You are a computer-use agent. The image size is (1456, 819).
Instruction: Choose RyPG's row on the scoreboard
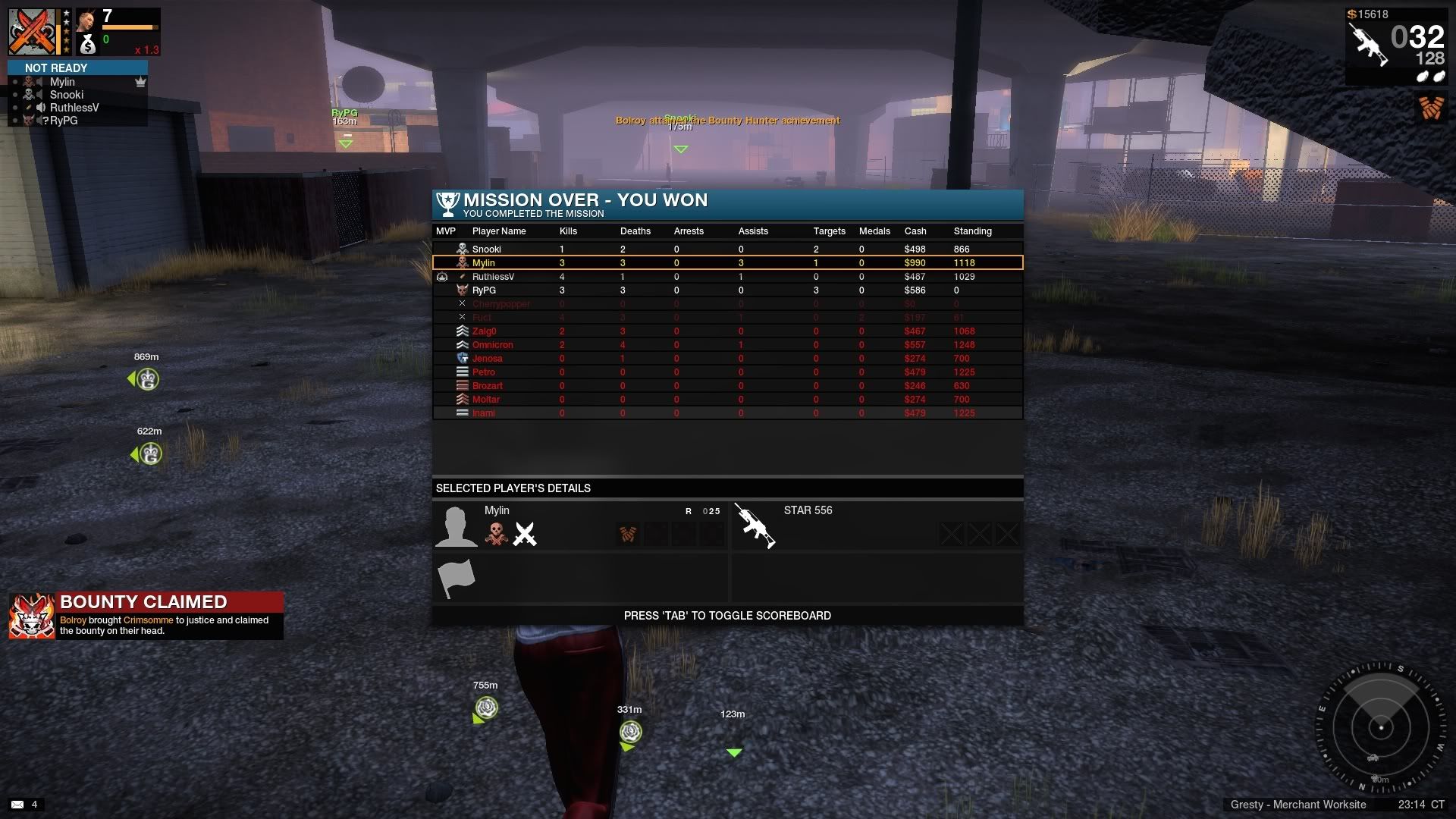click(x=484, y=290)
